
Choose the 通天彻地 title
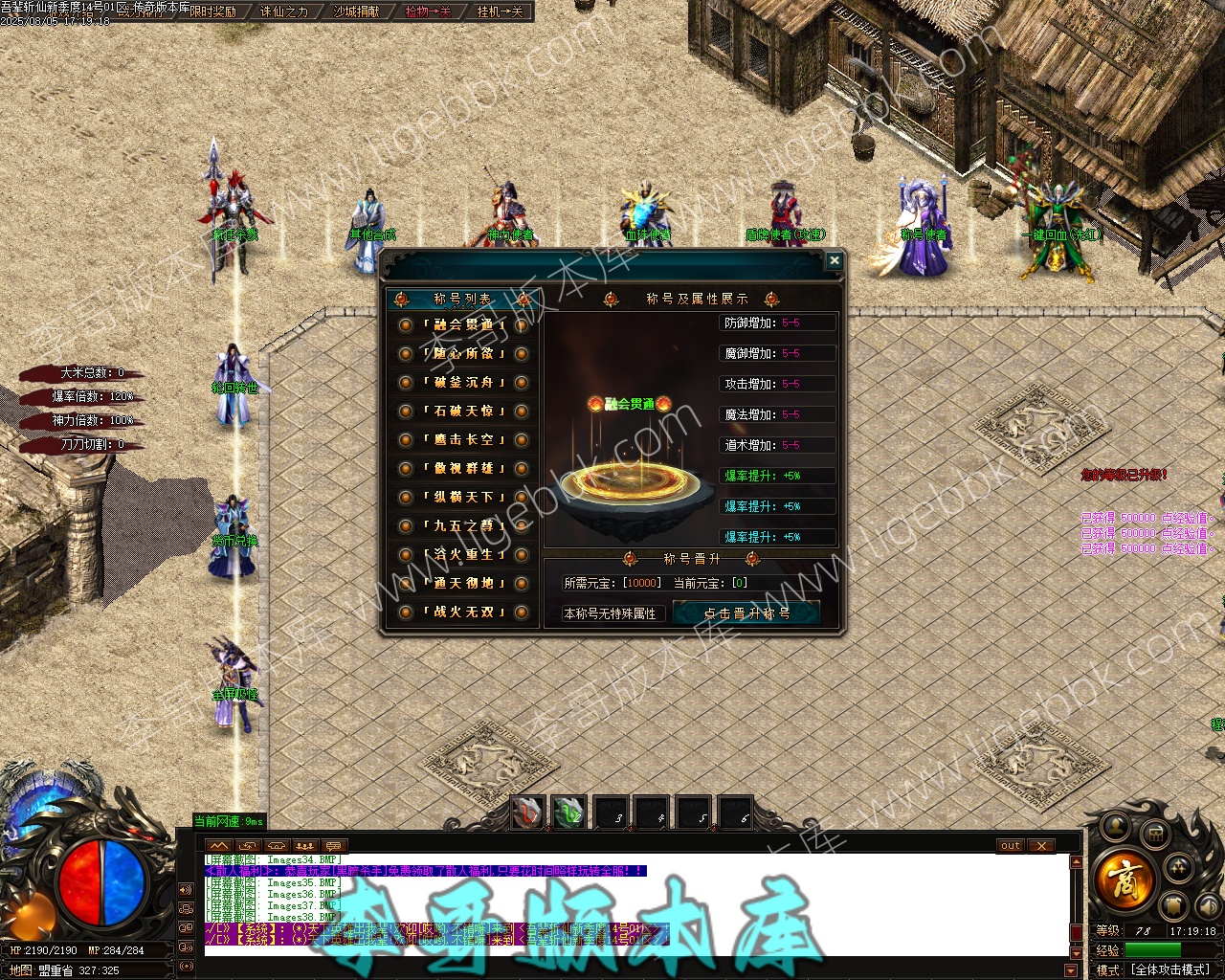(464, 584)
